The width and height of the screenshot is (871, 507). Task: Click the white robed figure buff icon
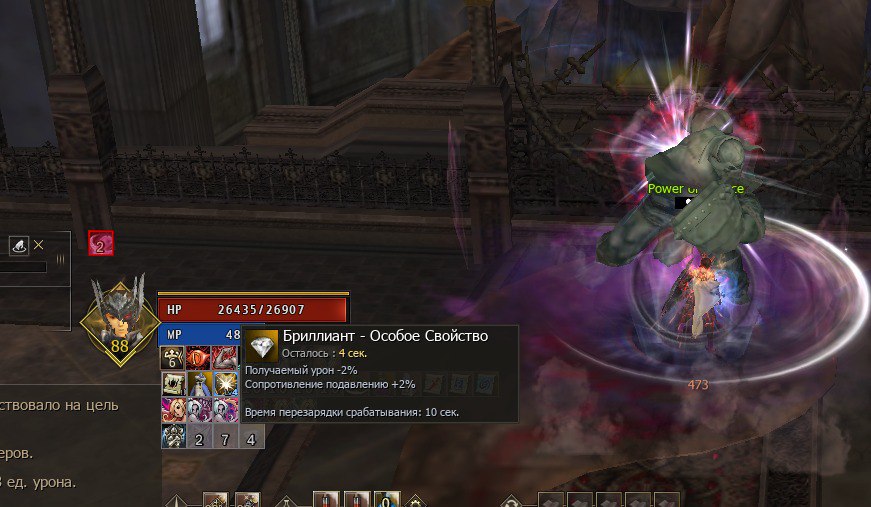[x=199, y=384]
